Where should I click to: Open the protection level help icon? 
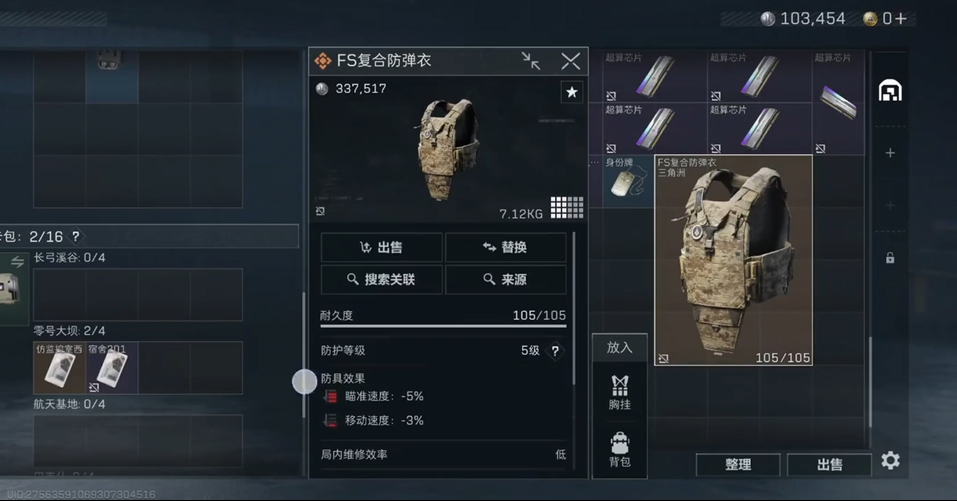click(x=556, y=351)
